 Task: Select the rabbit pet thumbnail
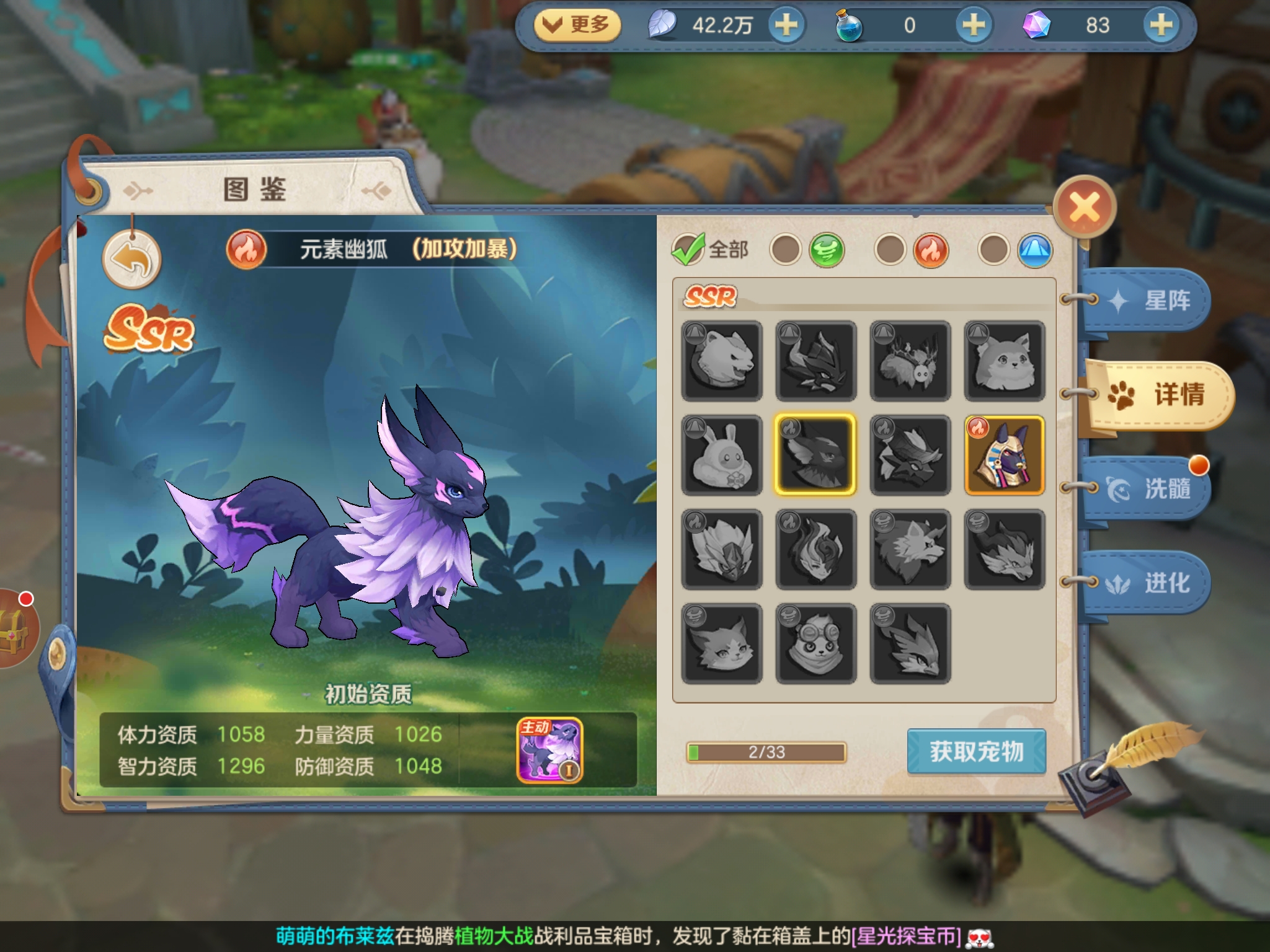point(722,455)
